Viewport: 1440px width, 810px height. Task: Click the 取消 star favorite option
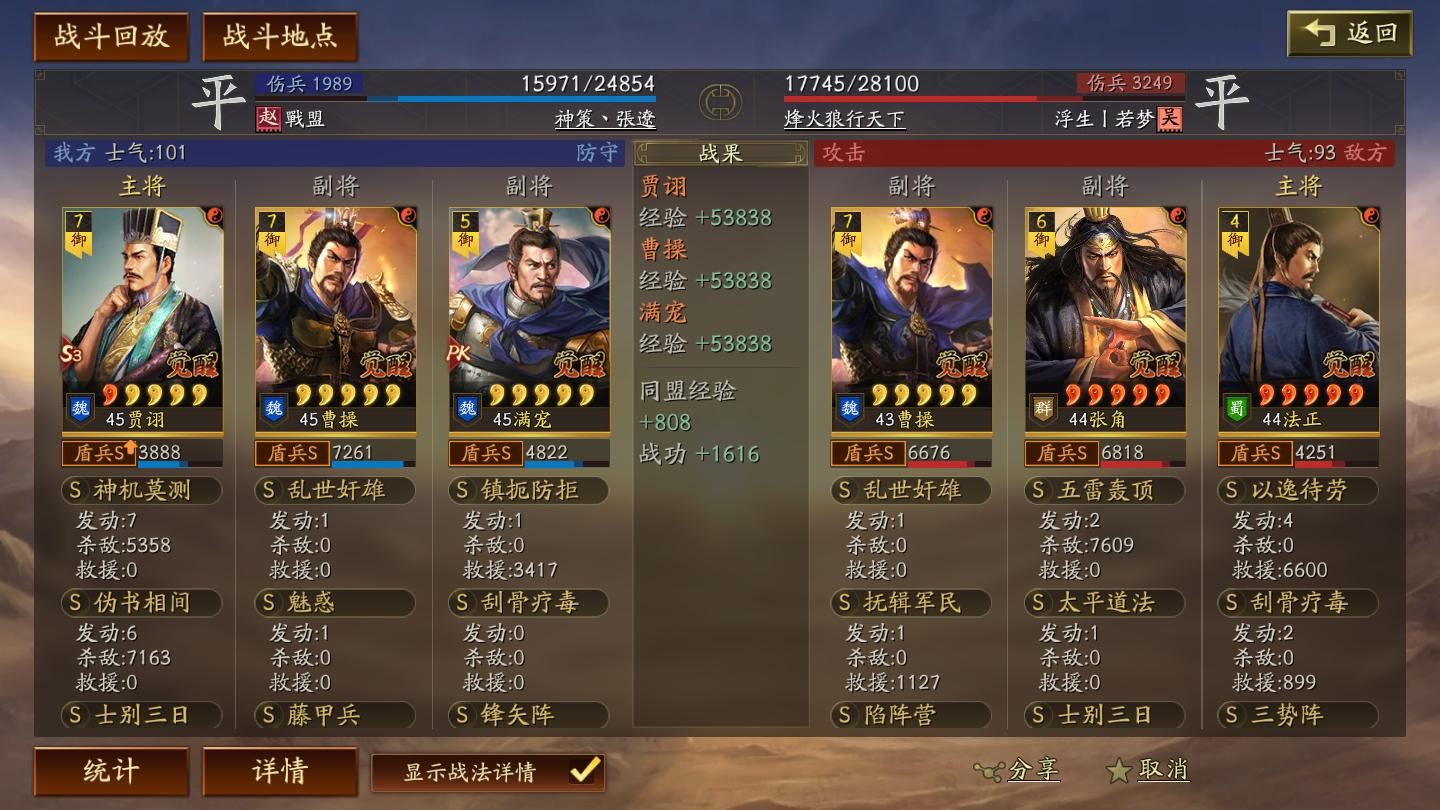(x=1149, y=770)
